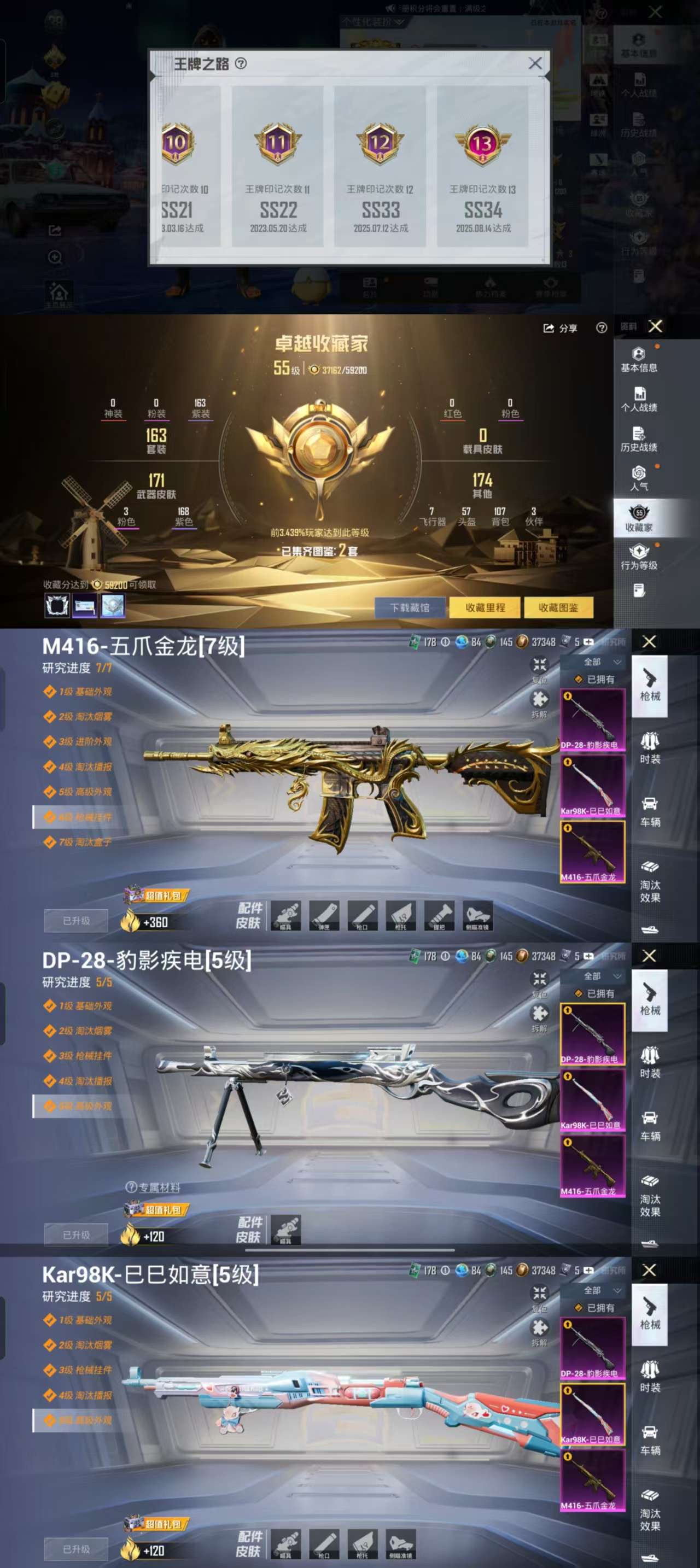Open the 下载藏馆 button

pos(410,607)
